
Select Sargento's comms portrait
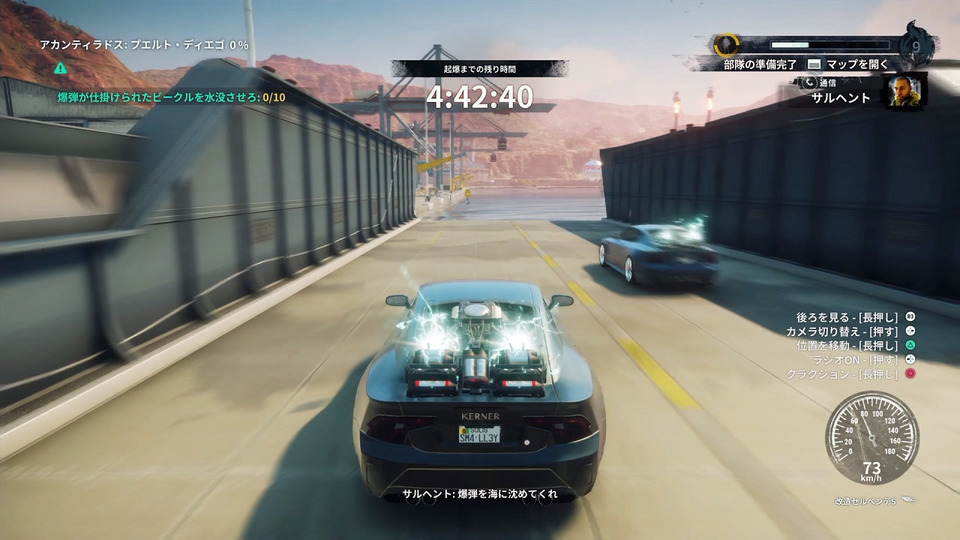[904, 91]
